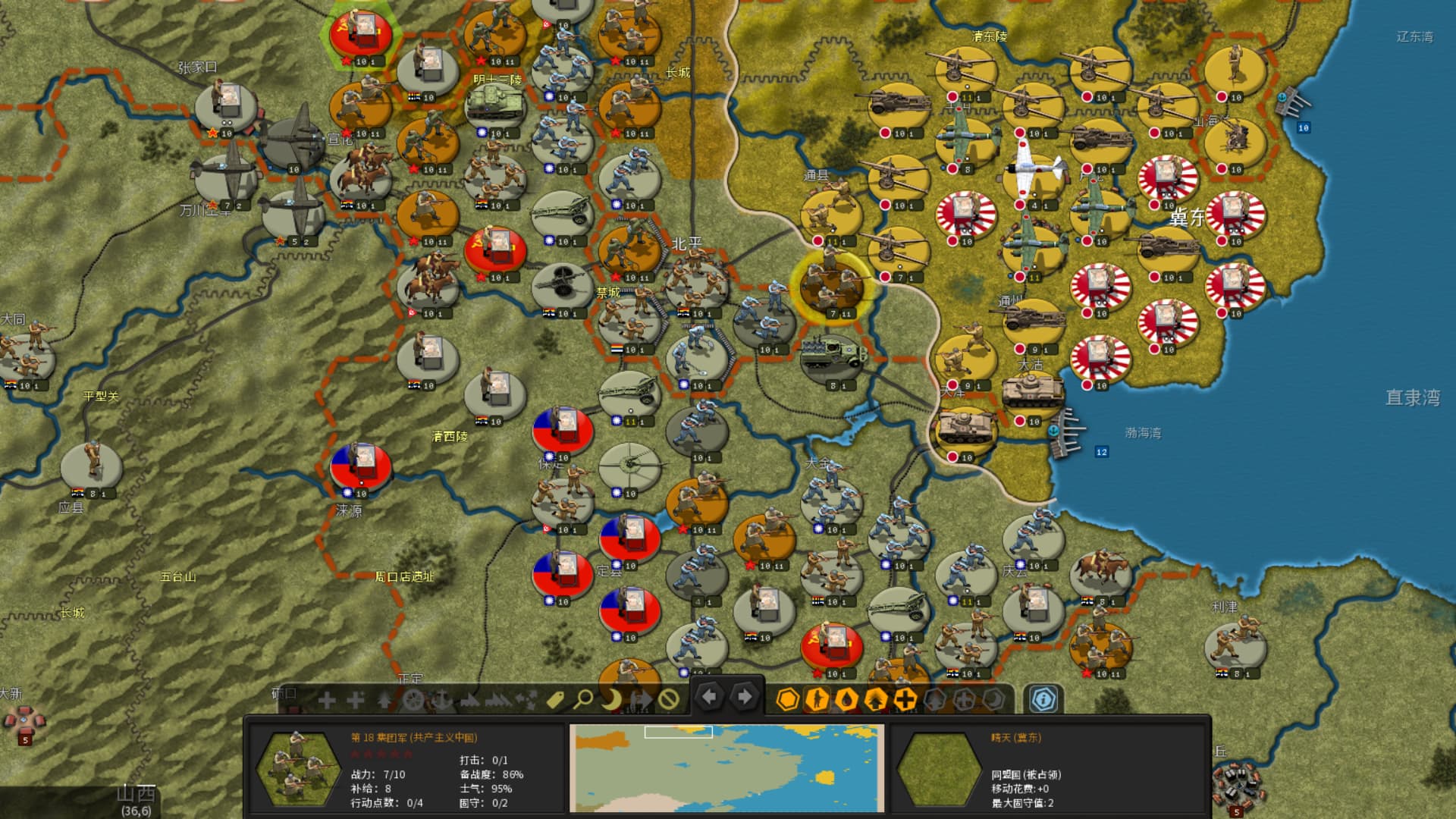
Task: Toggle the orange soldier hexagon button
Action: coord(817,699)
